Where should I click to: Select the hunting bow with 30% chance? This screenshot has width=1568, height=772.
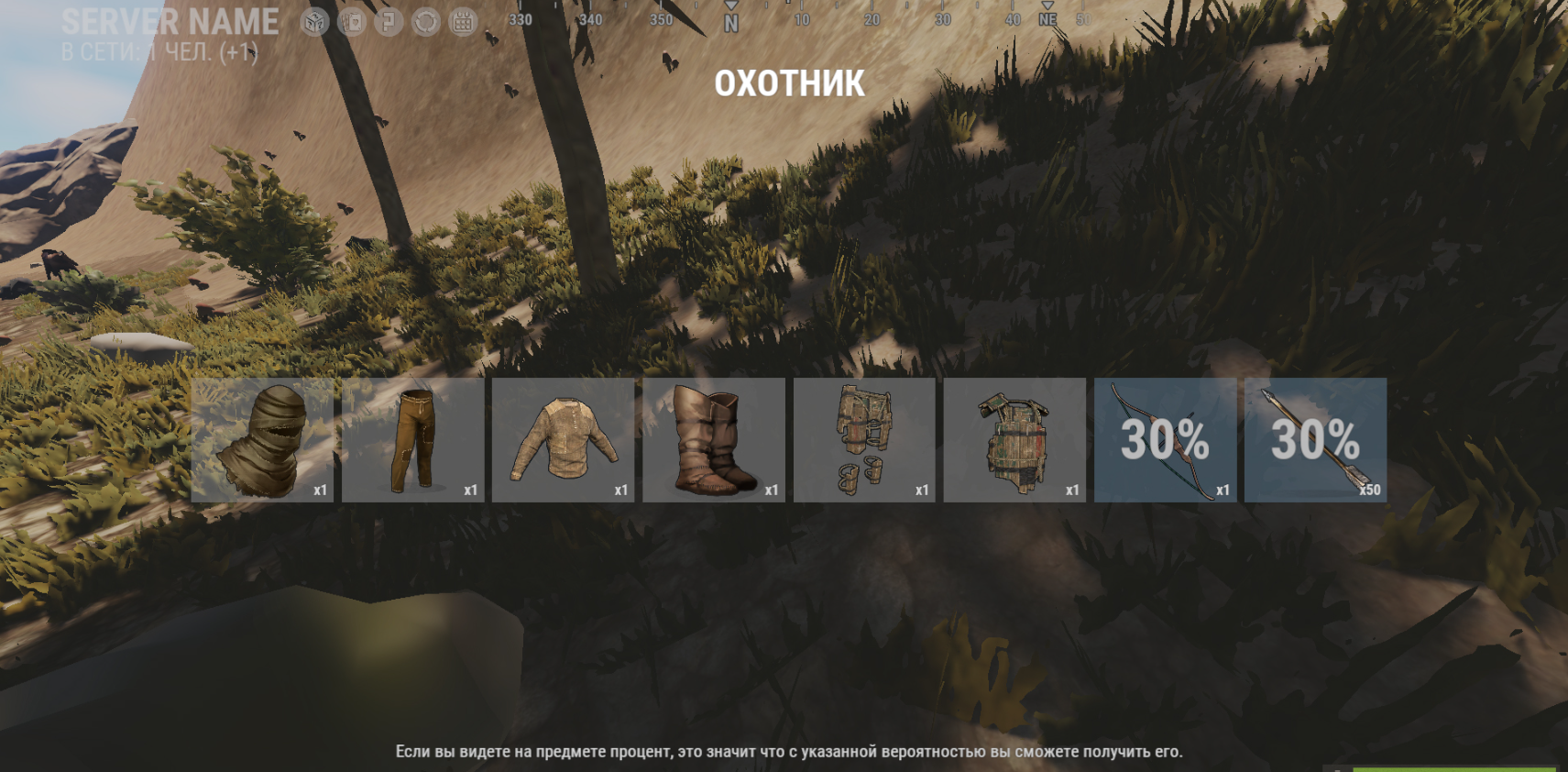[x=1165, y=440]
